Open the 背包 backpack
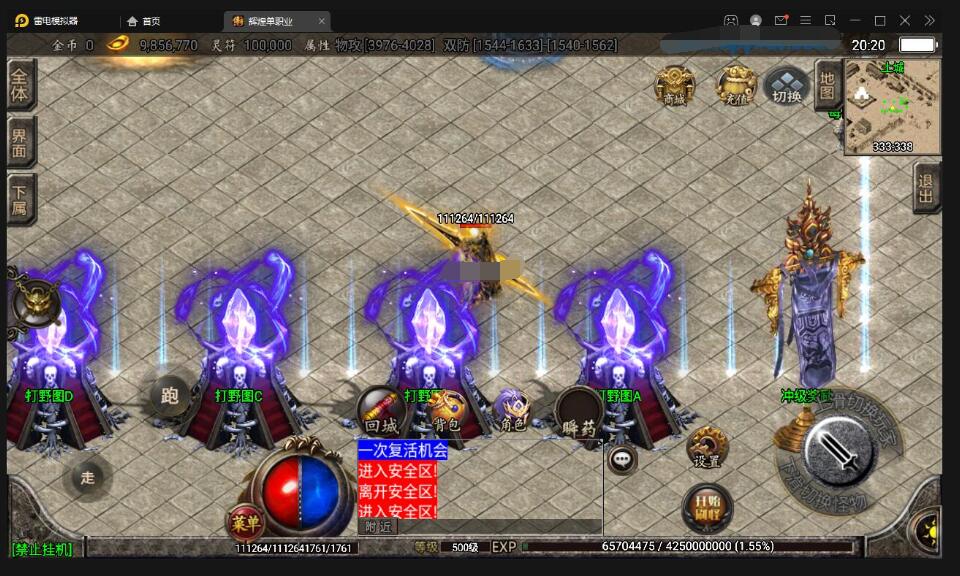The image size is (960, 576). pyautogui.click(x=447, y=410)
